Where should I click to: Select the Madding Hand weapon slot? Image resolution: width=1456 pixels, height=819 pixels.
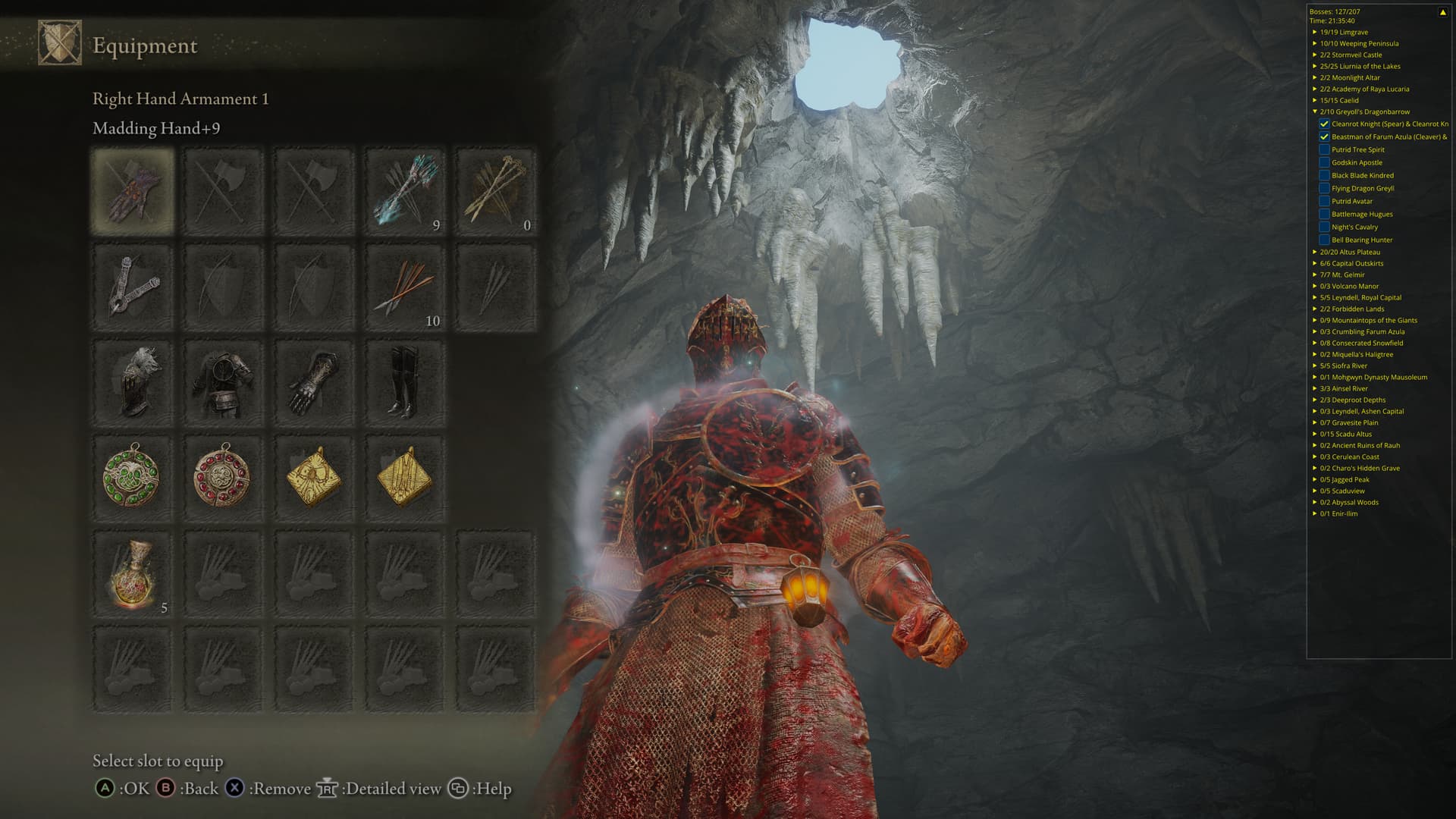click(x=133, y=190)
